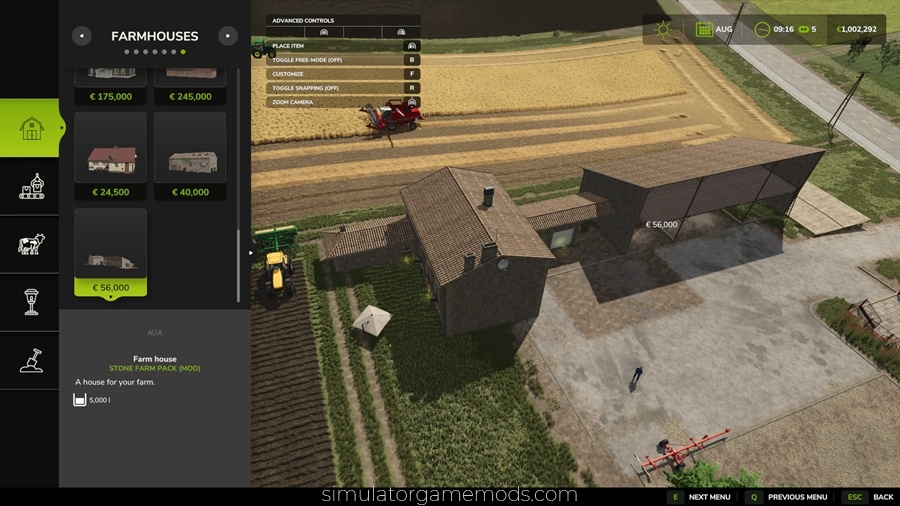Go to the previous building category arrow
Image resolution: width=900 pixels, height=506 pixels.
pos(82,36)
